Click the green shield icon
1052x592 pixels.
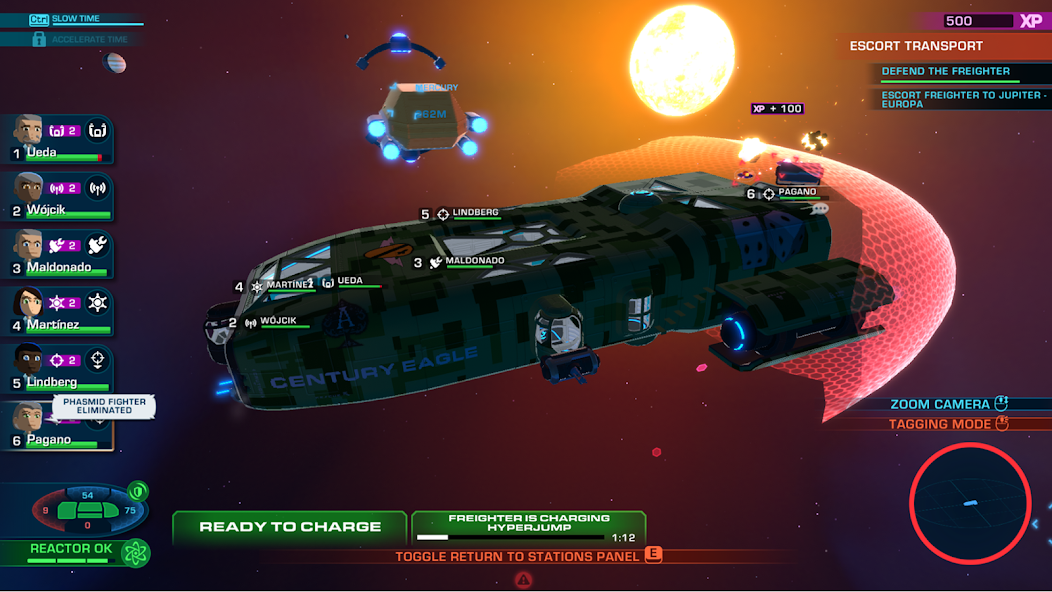pos(138,491)
